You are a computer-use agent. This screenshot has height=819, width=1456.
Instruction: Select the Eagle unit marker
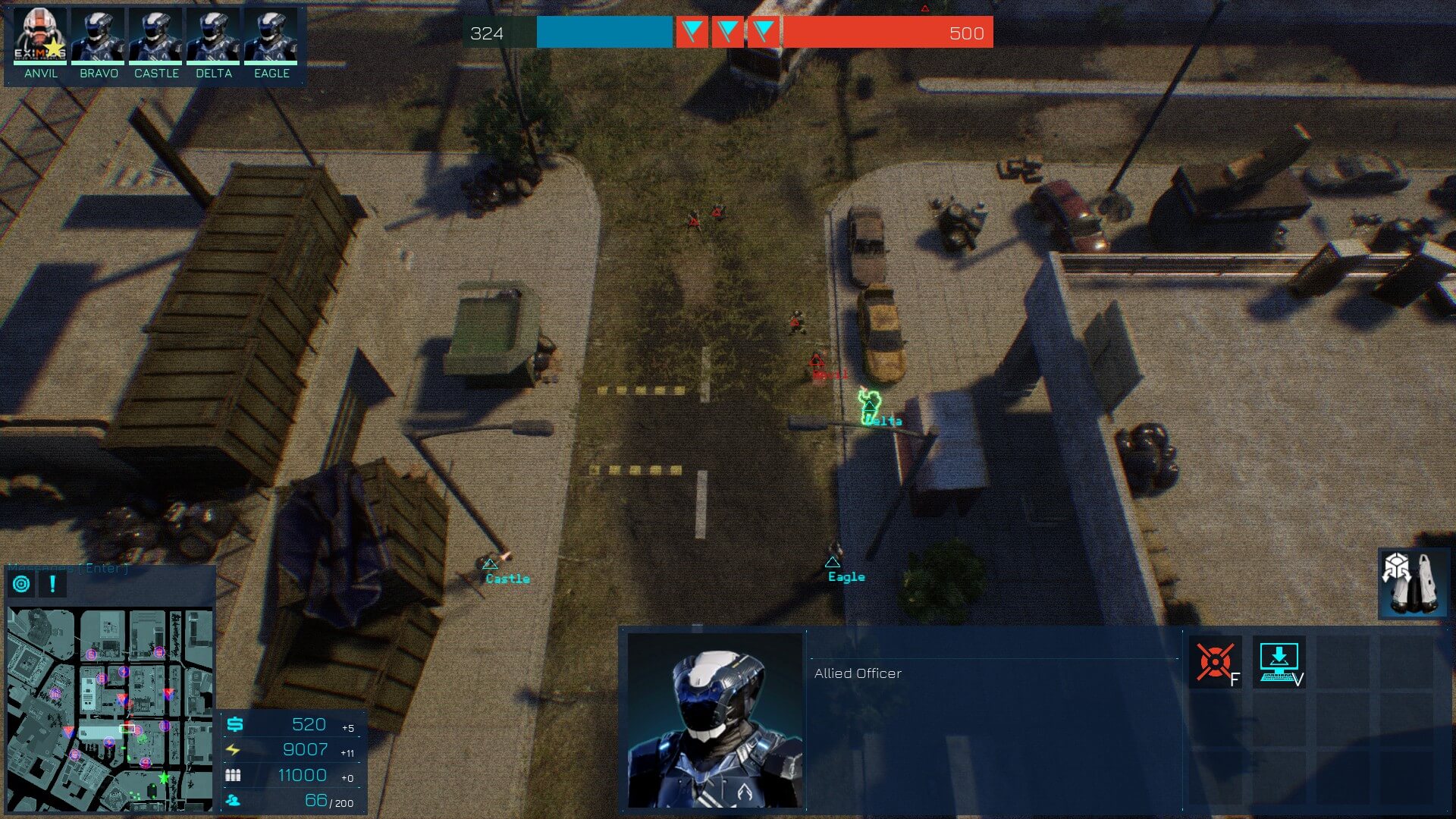click(x=833, y=562)
